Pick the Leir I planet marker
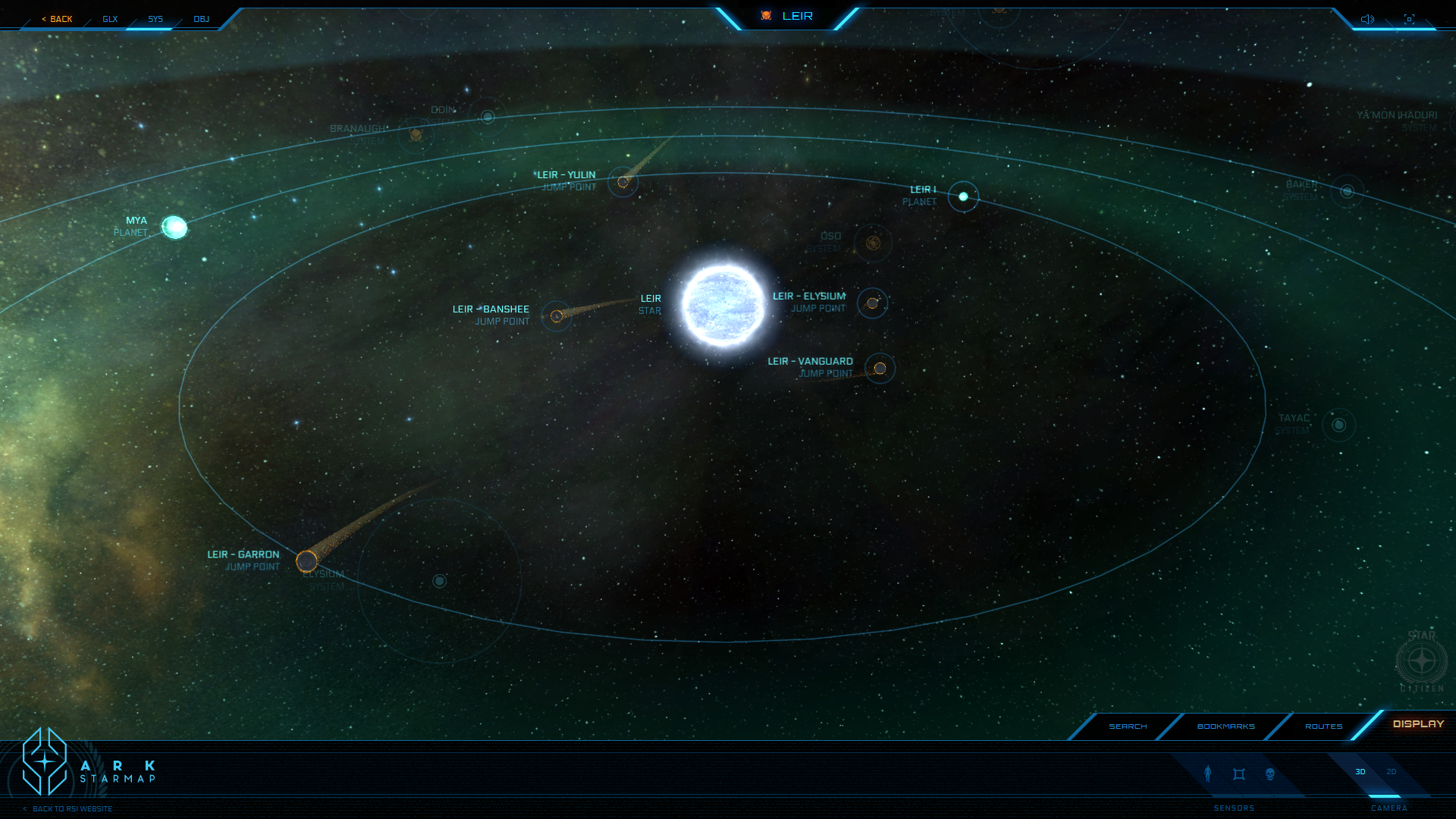This screenshot has height=819, width=1456. pos(963,196)
